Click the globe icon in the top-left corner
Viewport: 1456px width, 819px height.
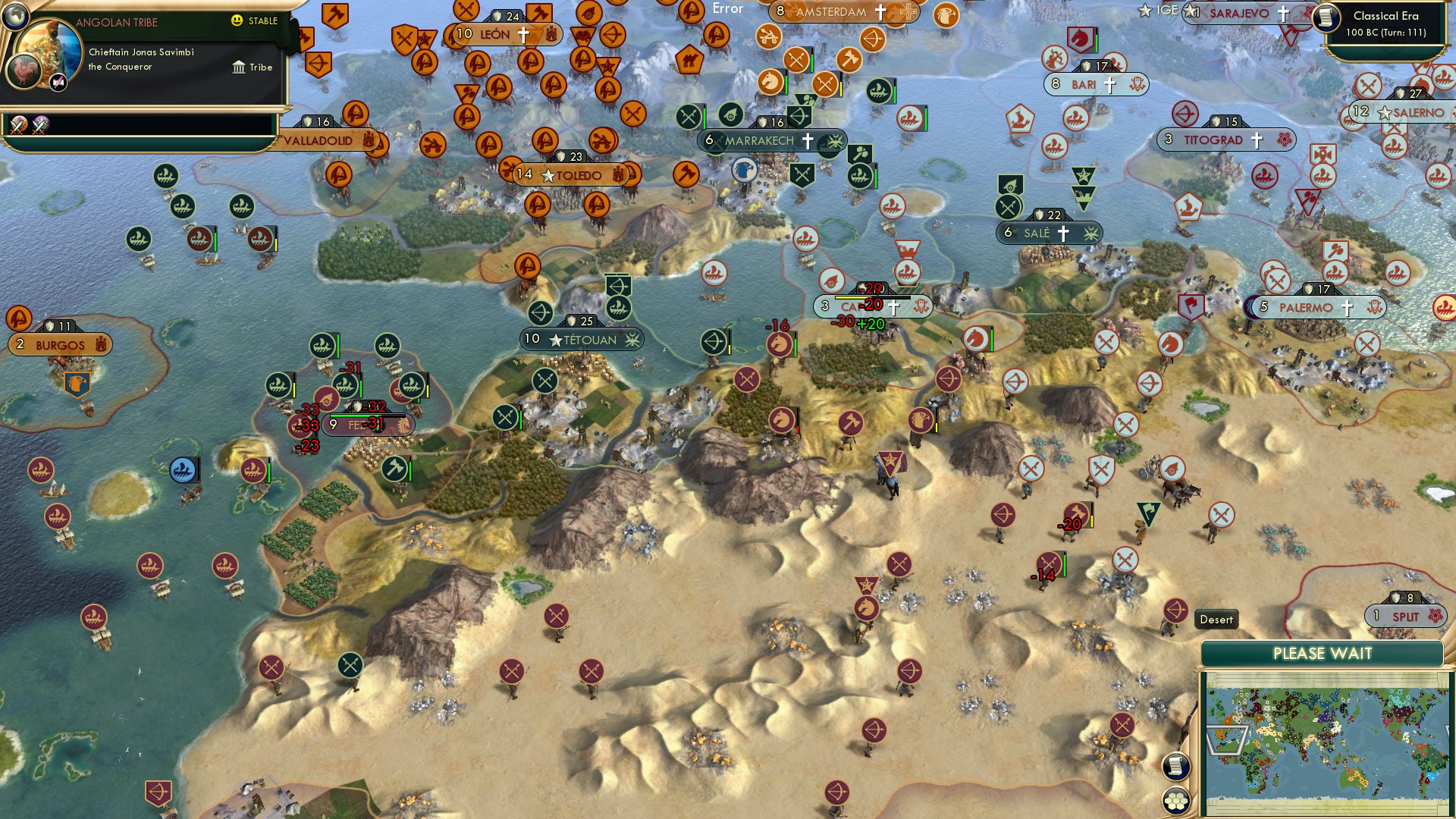coord(14,17)
